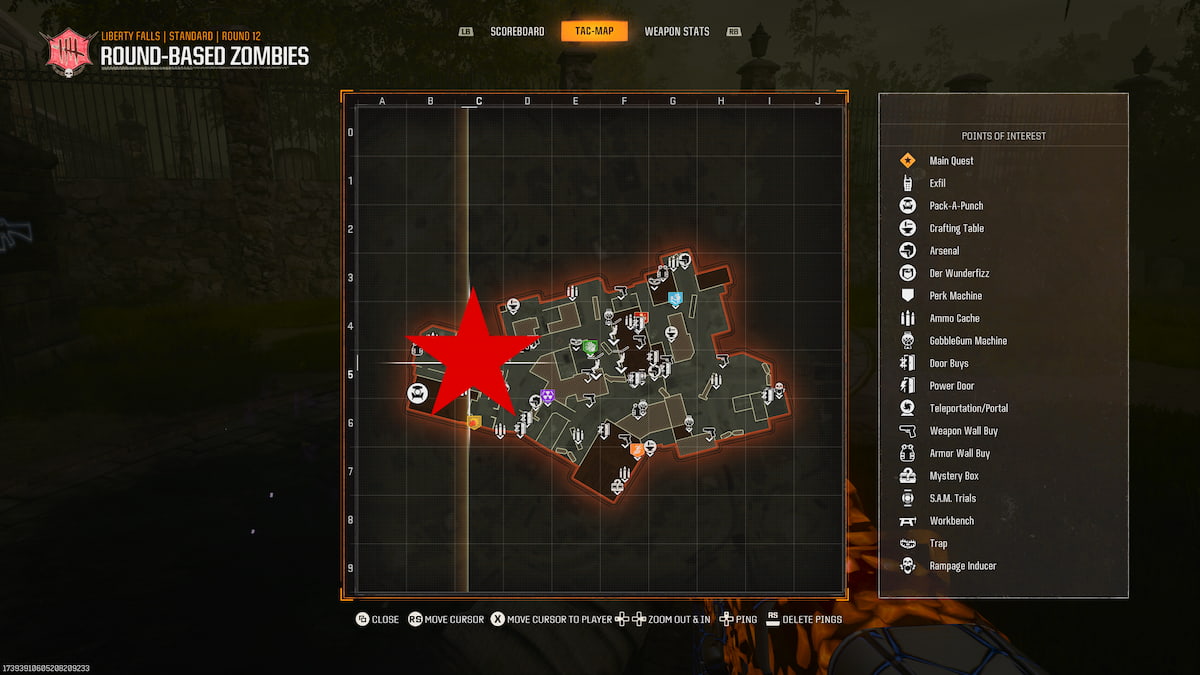Click the Crafting Table legend entry
Screen dimensions: 1200x675
(956, 228)
